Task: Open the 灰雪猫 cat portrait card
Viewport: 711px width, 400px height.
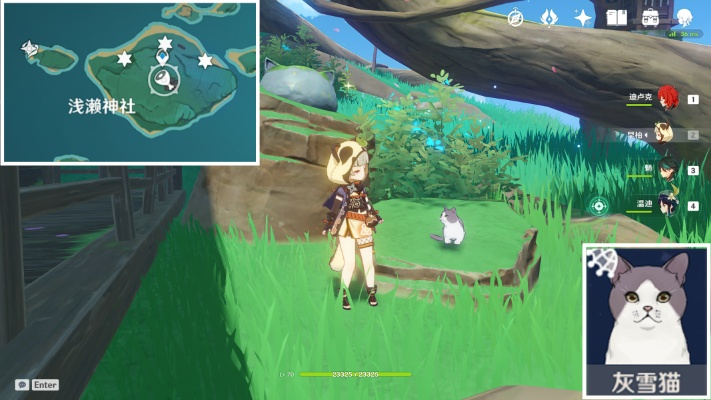Action: pyautogui.click(x=644, y=320)
